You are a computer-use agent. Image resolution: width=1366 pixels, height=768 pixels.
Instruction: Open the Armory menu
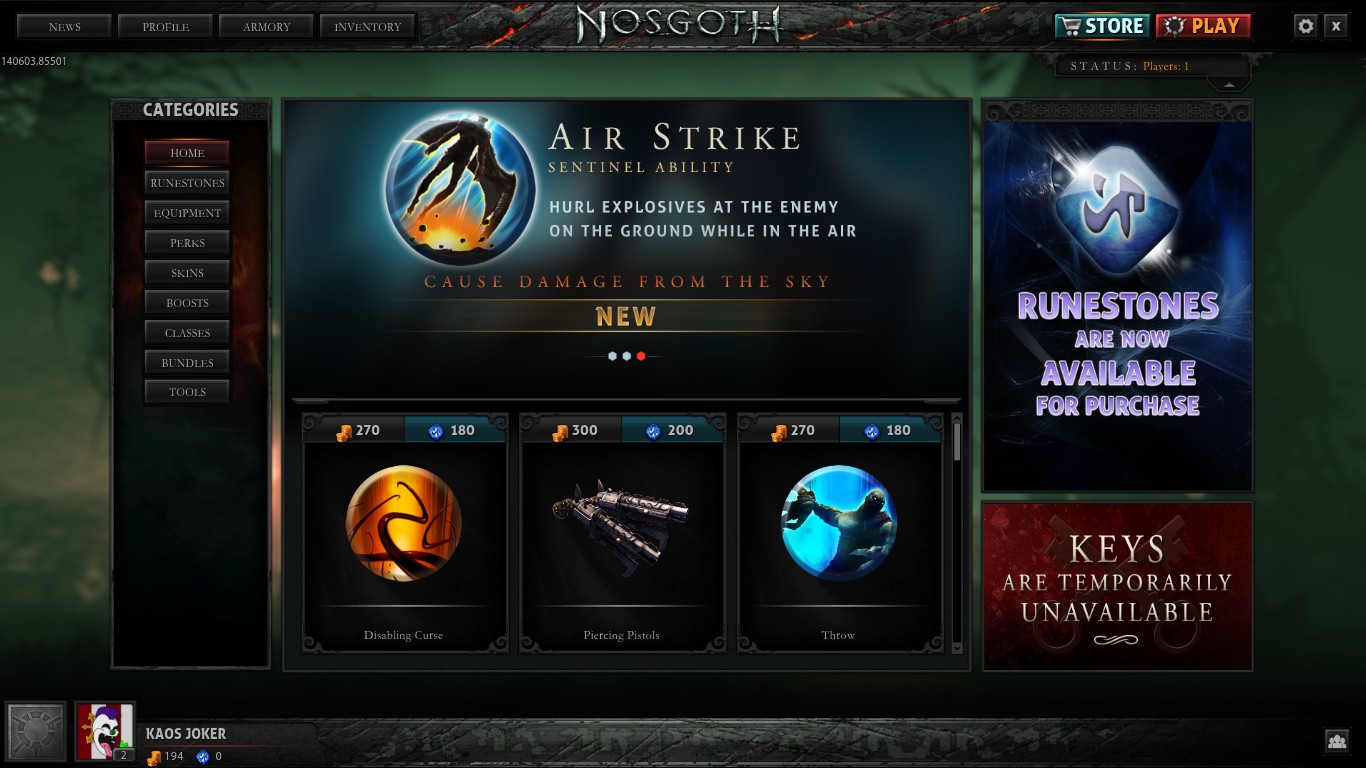coord(266,26)
